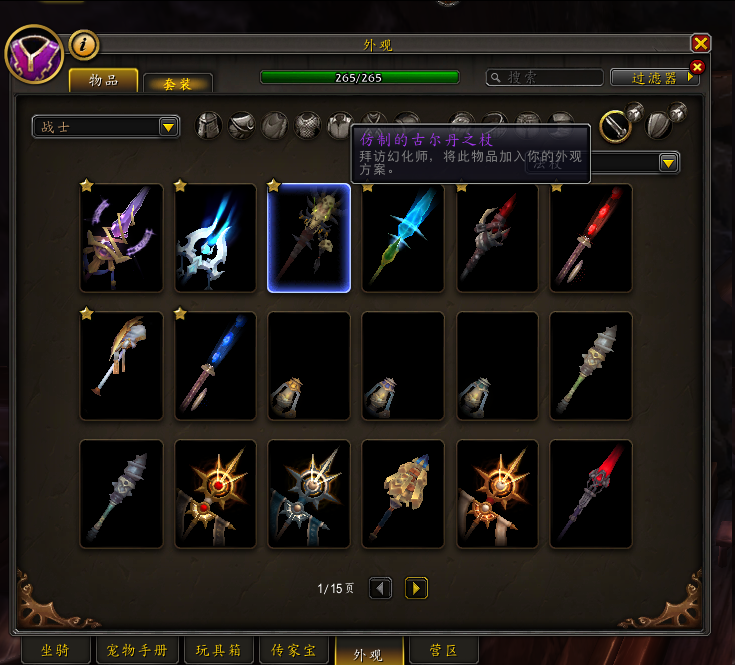
Task: Open the 传家宝 heirlooms tab
Action: point(293,650)
